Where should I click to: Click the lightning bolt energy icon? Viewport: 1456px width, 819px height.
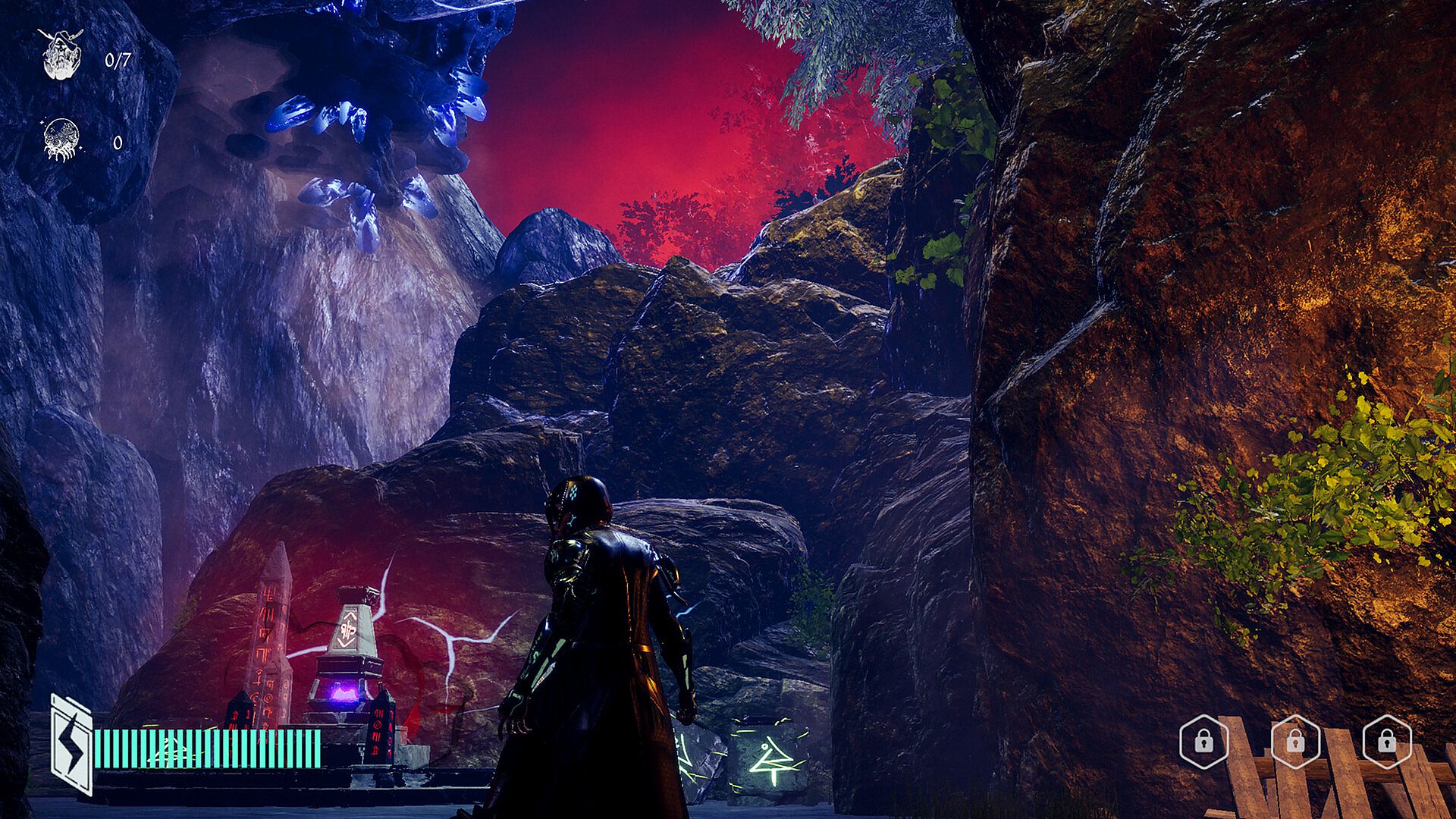(72, 745)
